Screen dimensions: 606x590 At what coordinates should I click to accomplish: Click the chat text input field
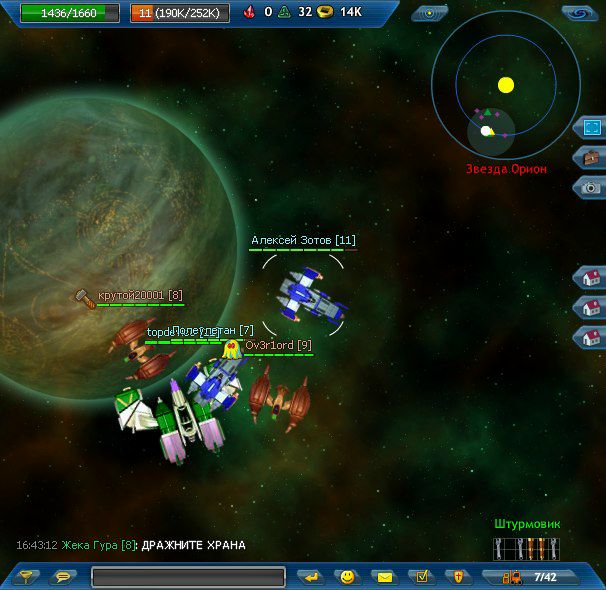188,577
